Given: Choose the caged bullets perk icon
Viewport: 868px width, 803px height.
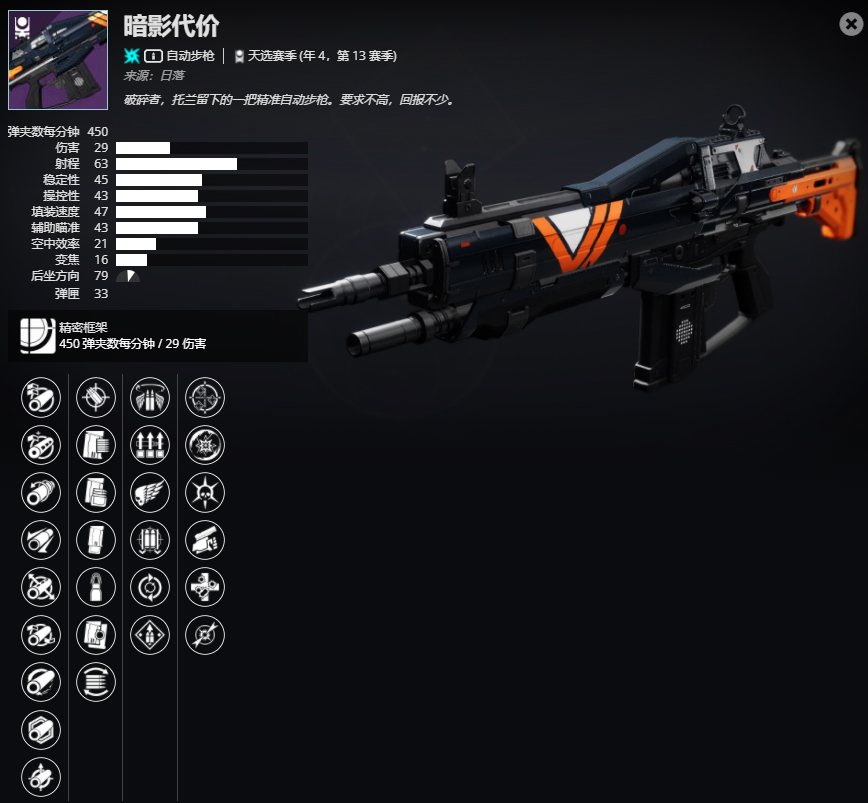Looking at the screenshot, I should click(150, 539).
